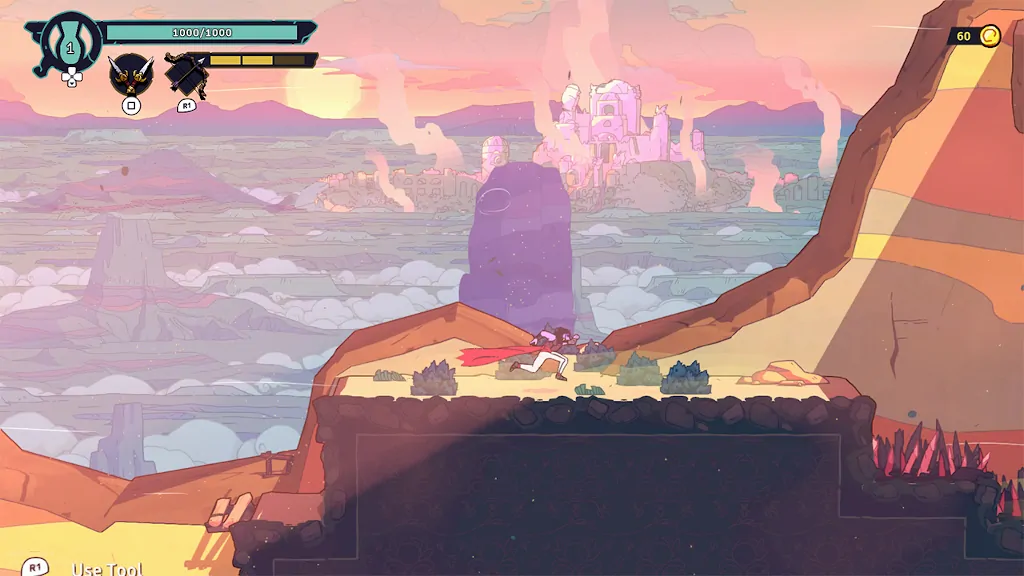Select the healing flask icon
Screen dimensions: 1024x576
(x=70, y=42)
